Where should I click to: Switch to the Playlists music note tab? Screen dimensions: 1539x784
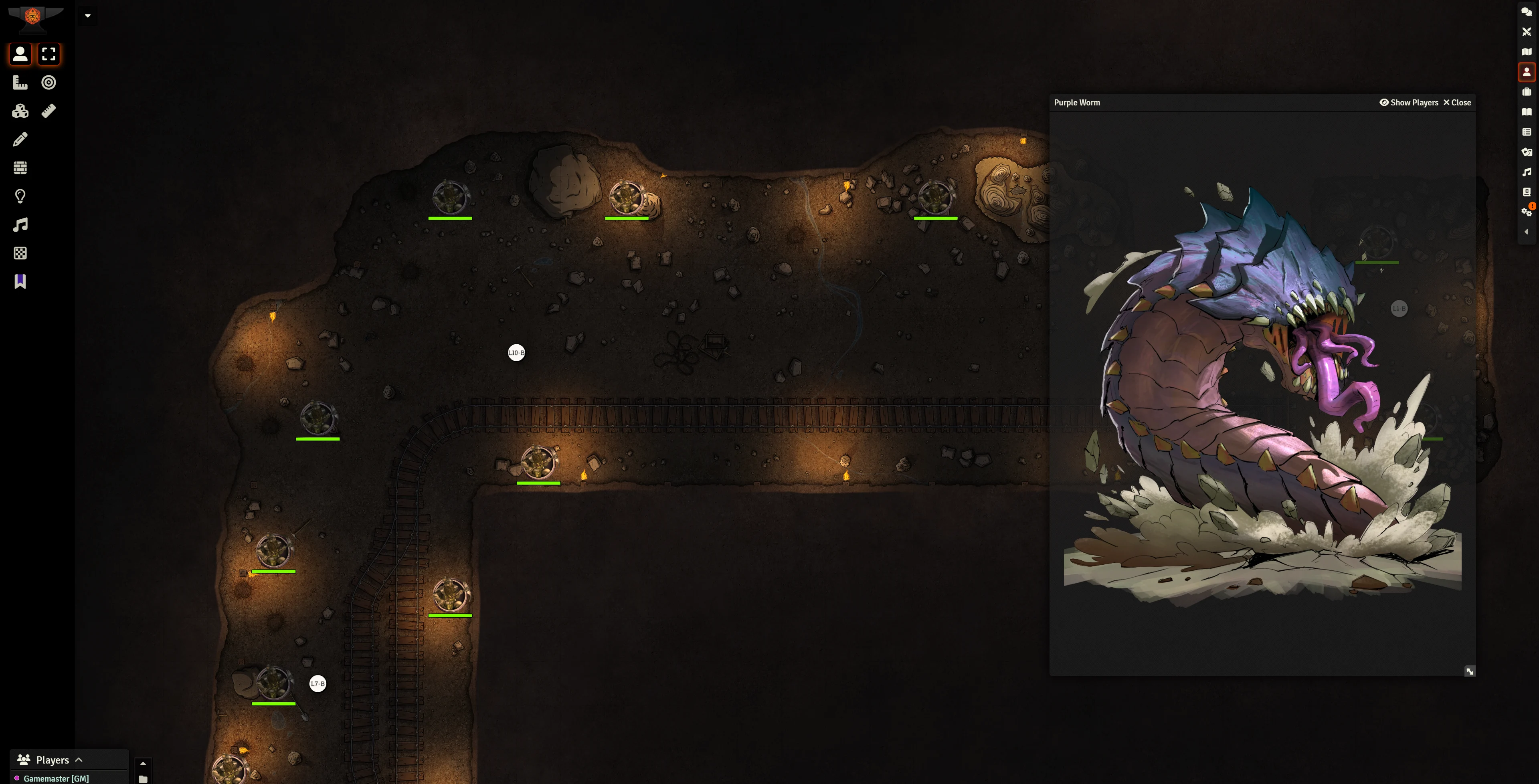(x=1526, y=172)
